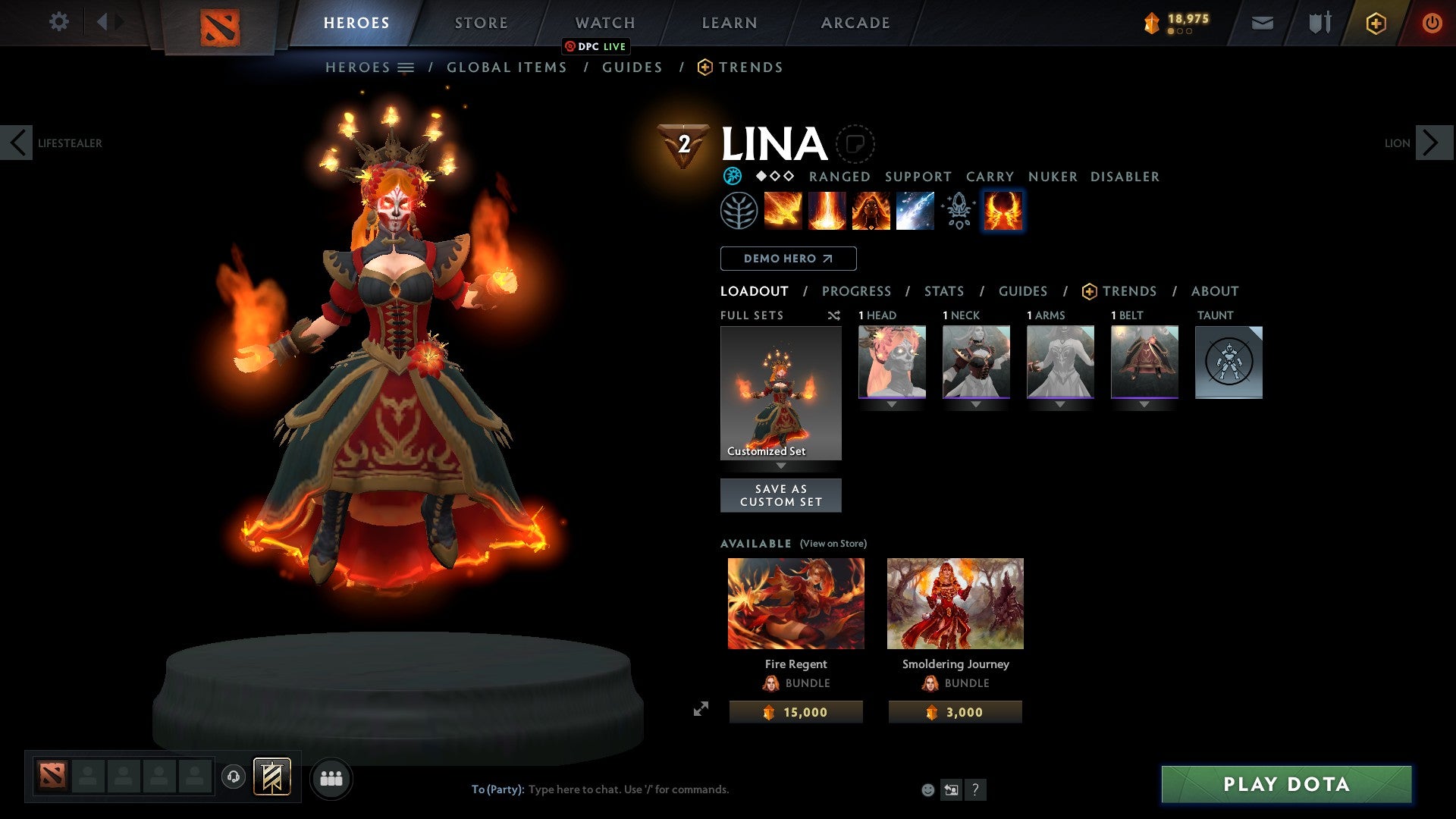
Task: Open the ARCADE menu in the top bar
Action: [855, 23]
